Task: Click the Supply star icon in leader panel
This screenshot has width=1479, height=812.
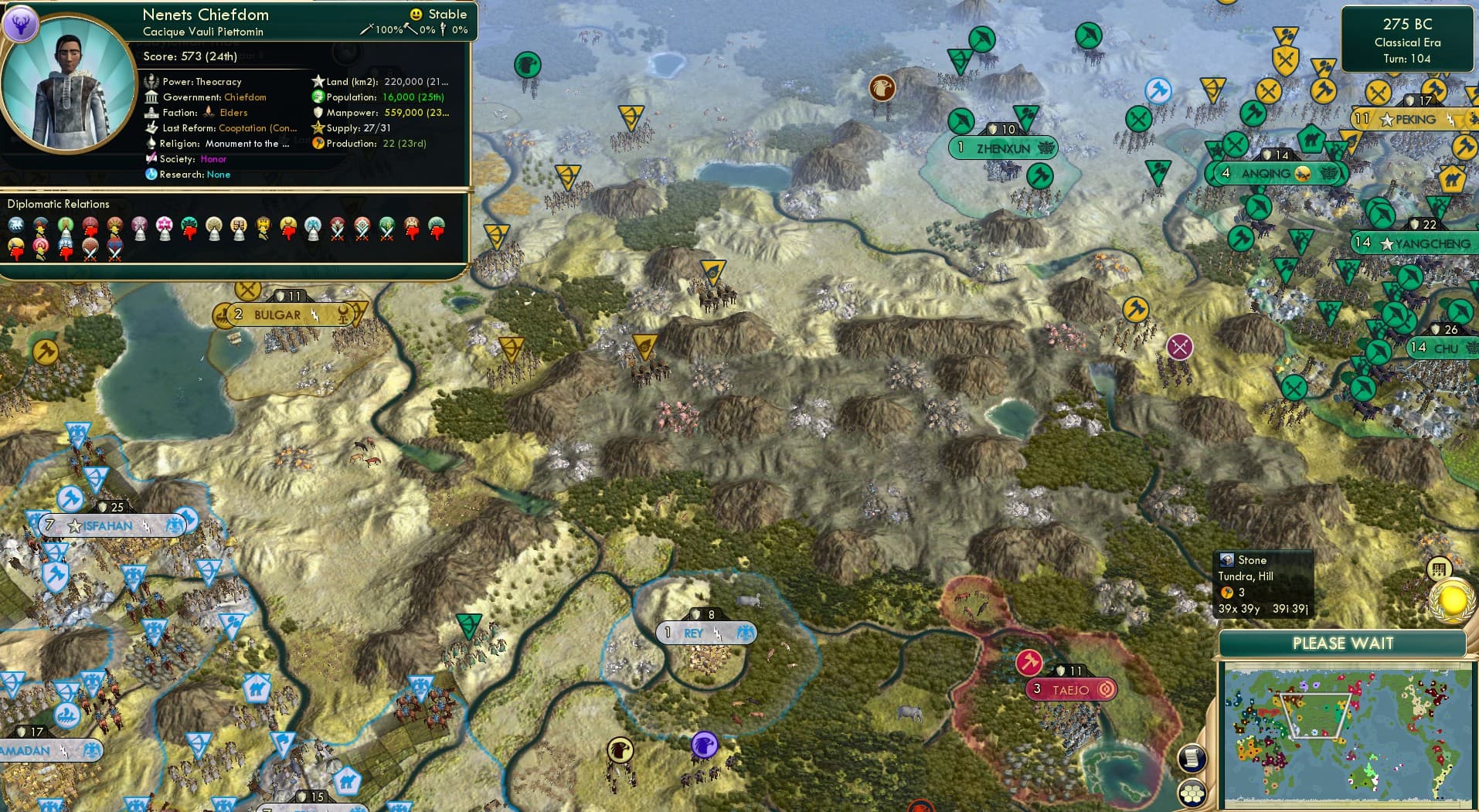Action: [x=317, y=127]
